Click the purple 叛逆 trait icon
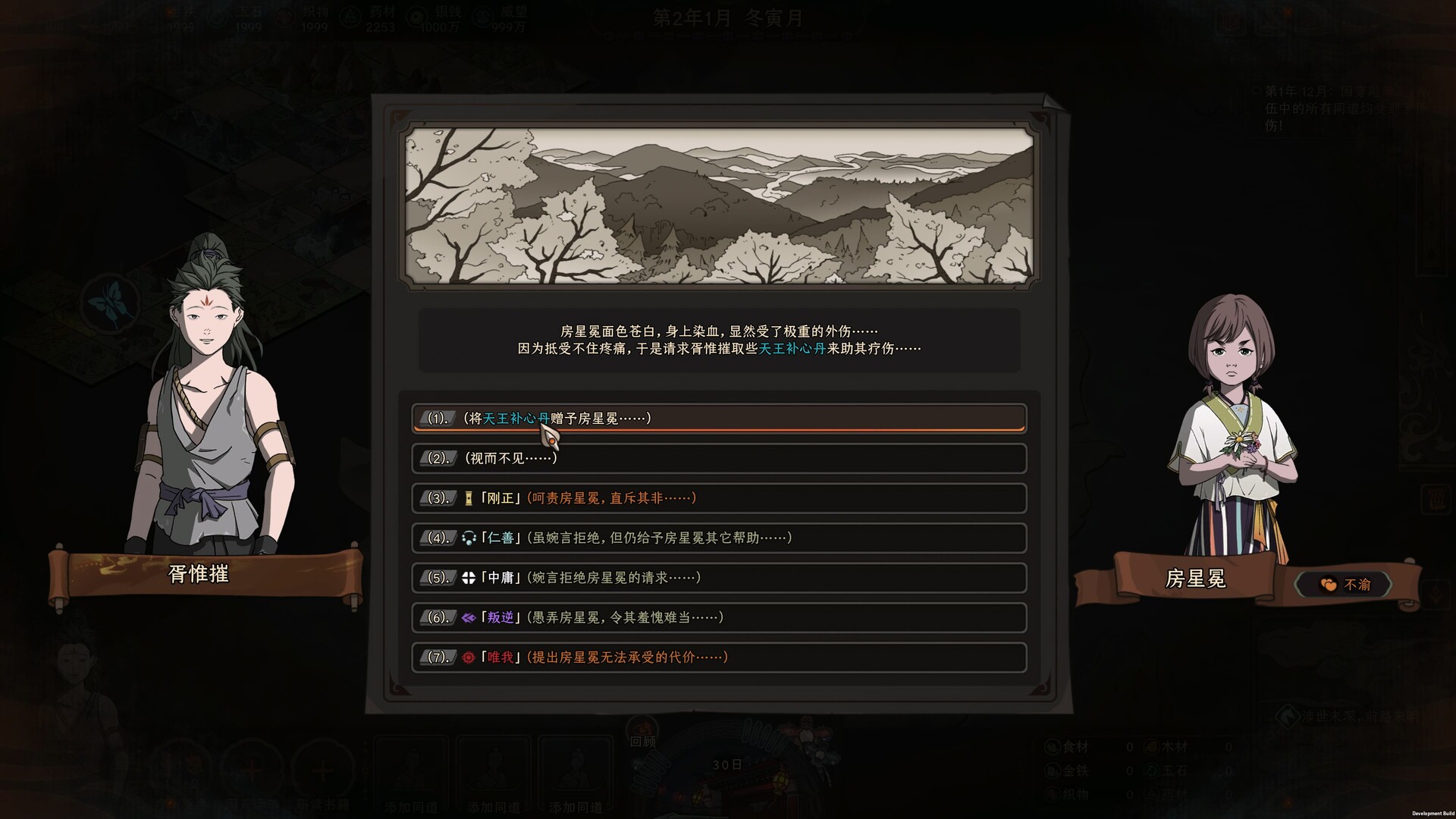 tap(470, 617)
